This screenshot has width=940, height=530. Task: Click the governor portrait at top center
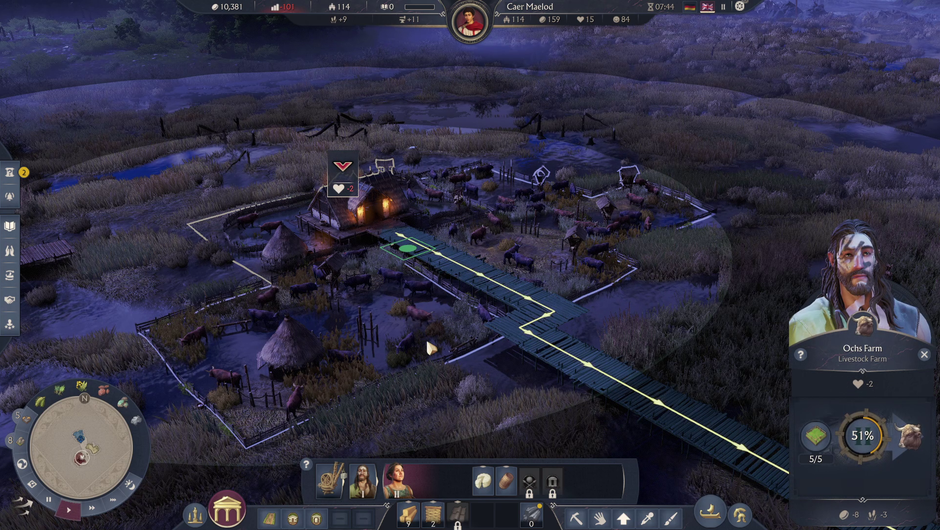469,21
